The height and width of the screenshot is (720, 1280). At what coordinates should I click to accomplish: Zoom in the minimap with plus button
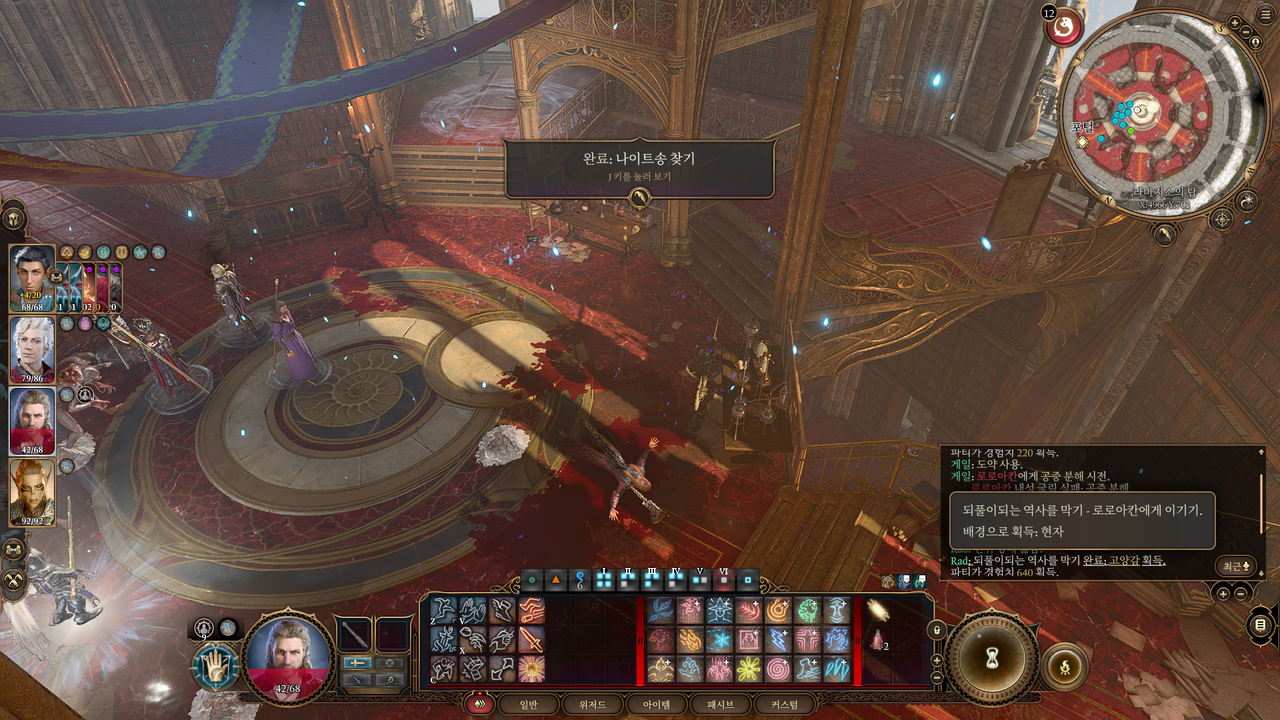1235,24
